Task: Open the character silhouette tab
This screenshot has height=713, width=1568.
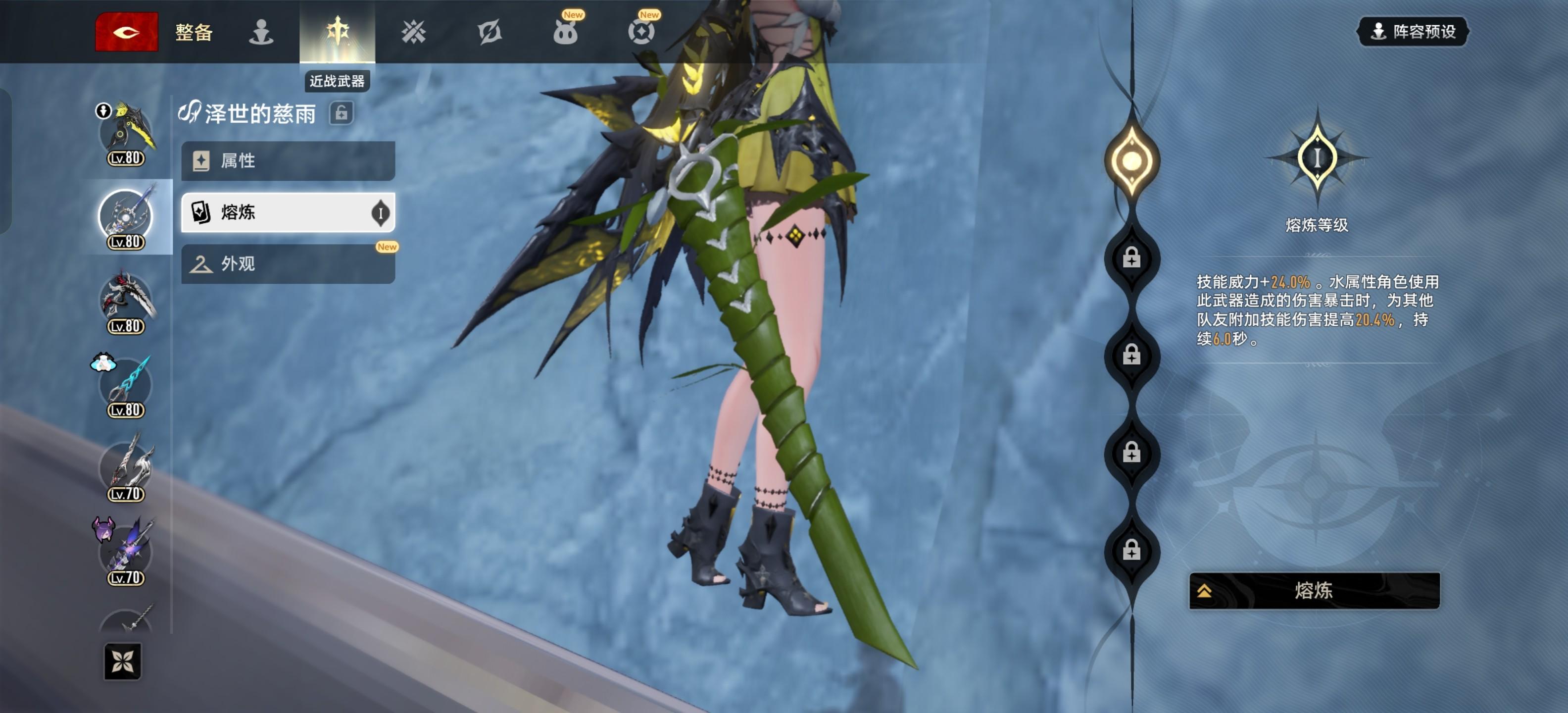Action: click(261, 32)
